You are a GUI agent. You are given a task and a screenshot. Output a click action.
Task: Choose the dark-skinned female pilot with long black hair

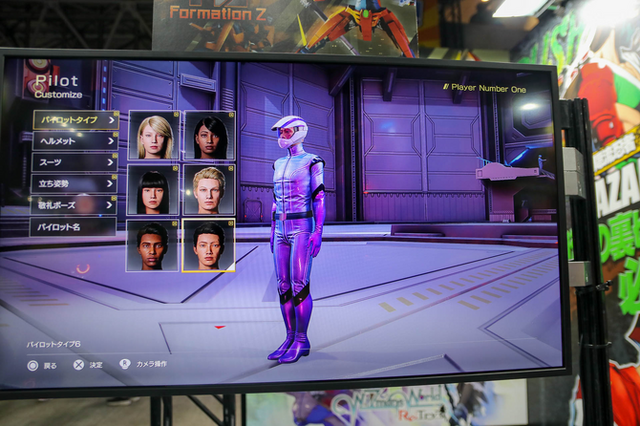(210, 136)
